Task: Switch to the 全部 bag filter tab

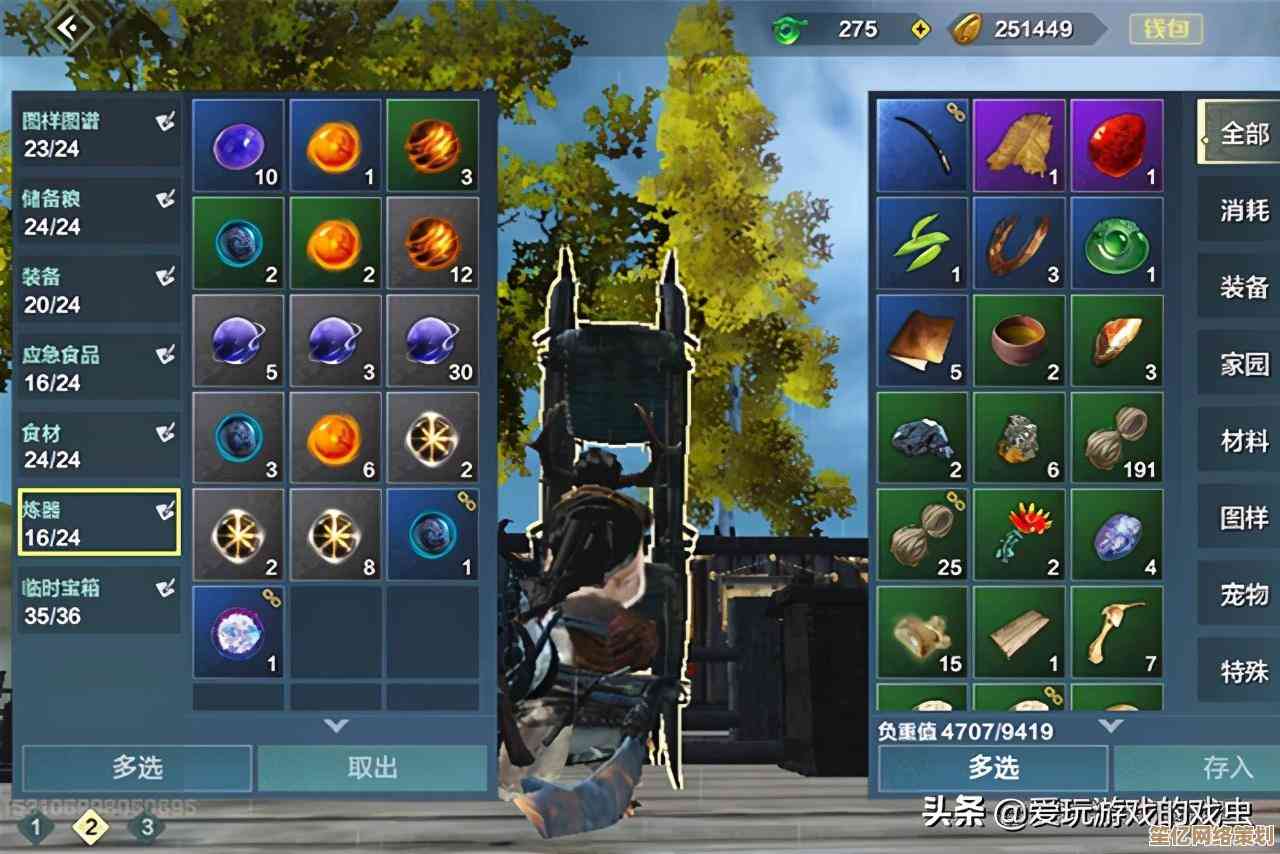Action: click(1243, 133)
